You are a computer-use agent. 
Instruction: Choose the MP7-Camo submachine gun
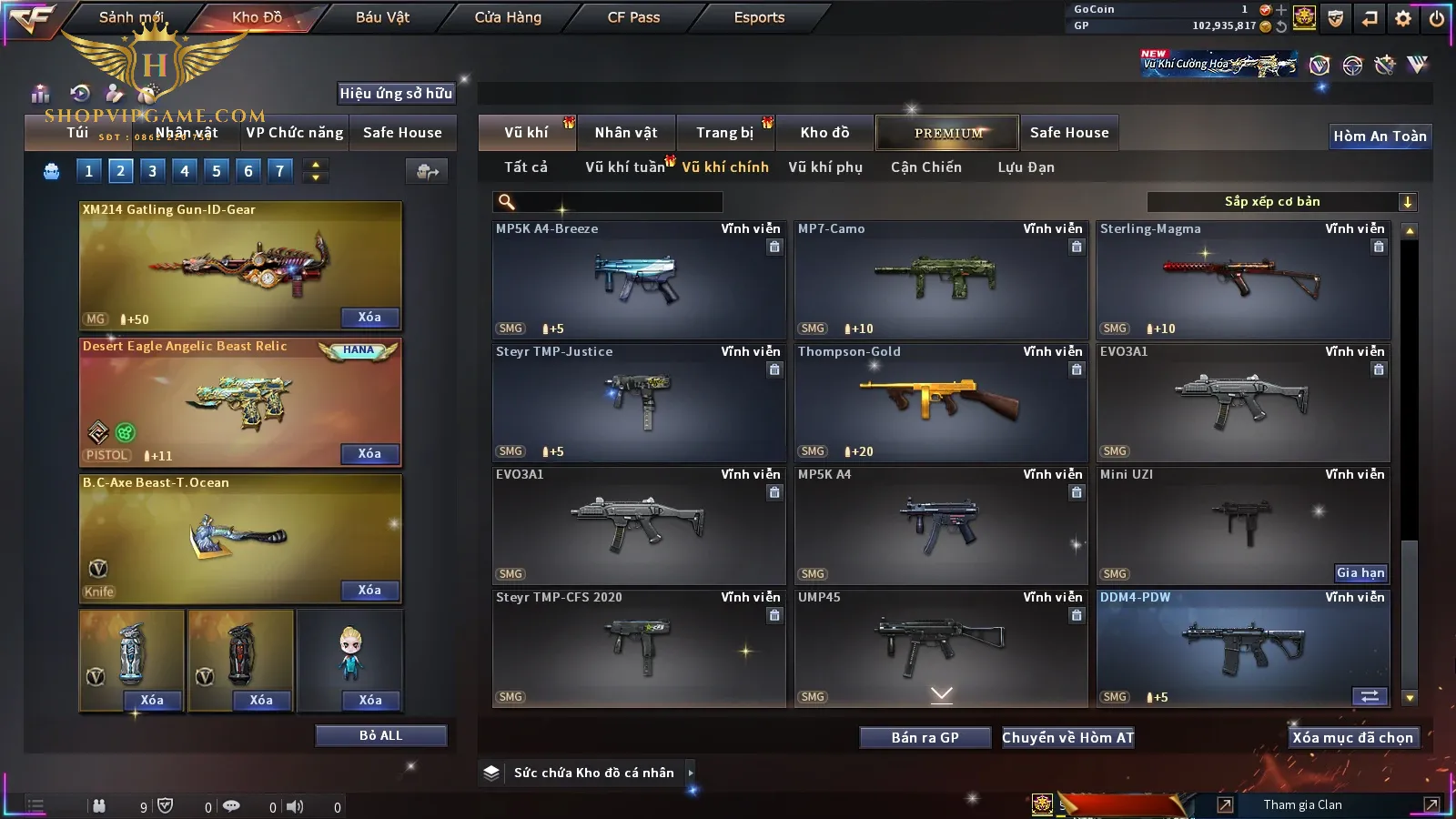click(941, 279)
